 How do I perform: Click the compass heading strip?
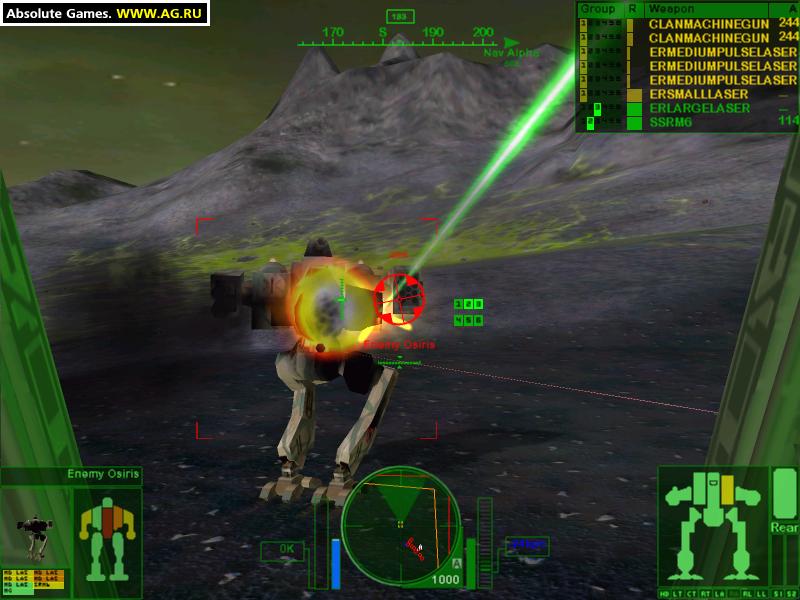click(400, 33)
